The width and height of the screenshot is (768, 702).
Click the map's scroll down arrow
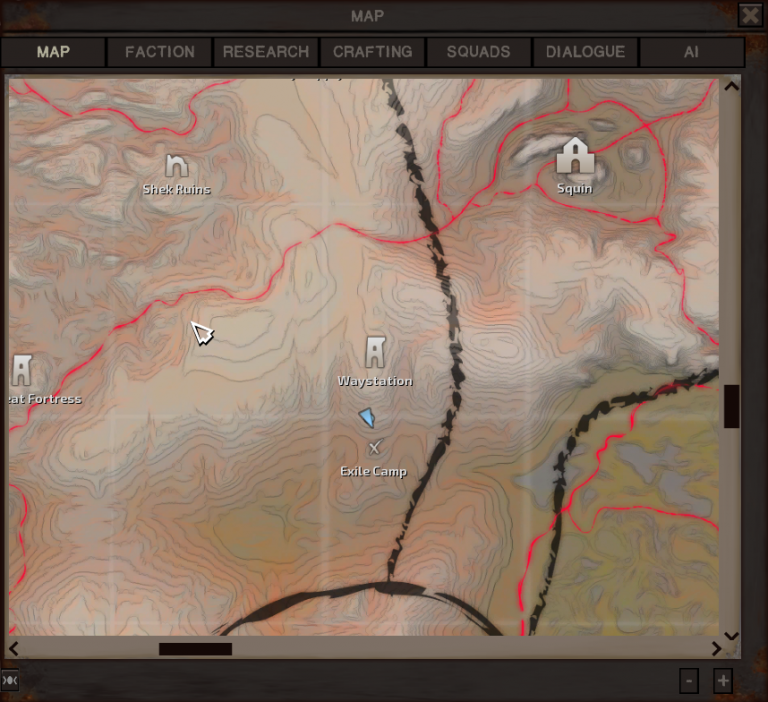coord(731,635)
